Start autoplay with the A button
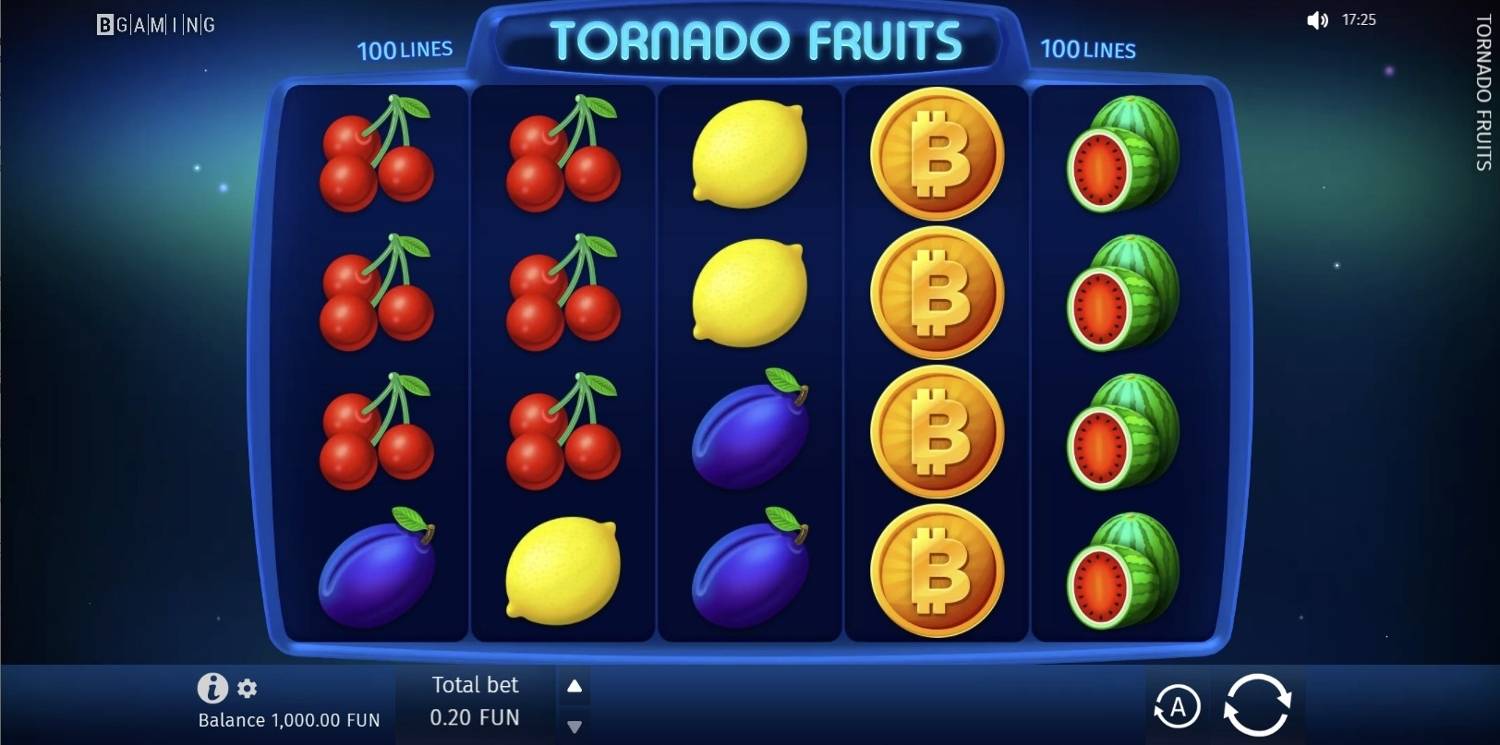Image resolution: width=1500 pixels, height=745 pixels. (x=1178, y=705)
